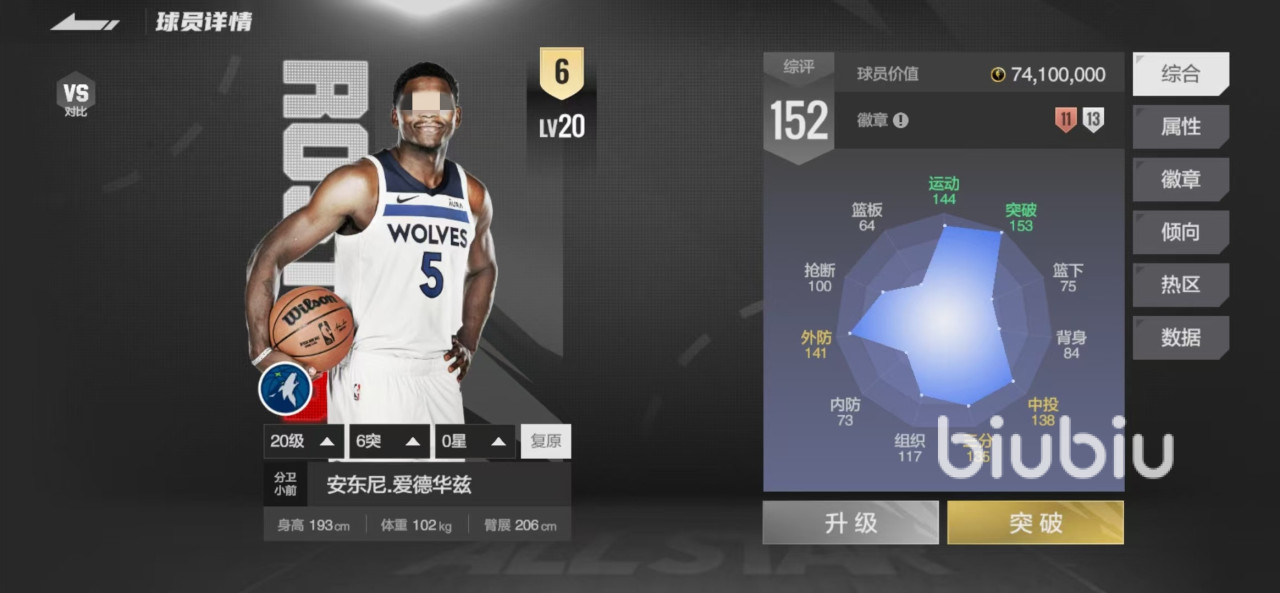The image size is (1280, 593).
Task: Go back using the top-left arrow
Action: pyautogui.click(x=85, y=21)
